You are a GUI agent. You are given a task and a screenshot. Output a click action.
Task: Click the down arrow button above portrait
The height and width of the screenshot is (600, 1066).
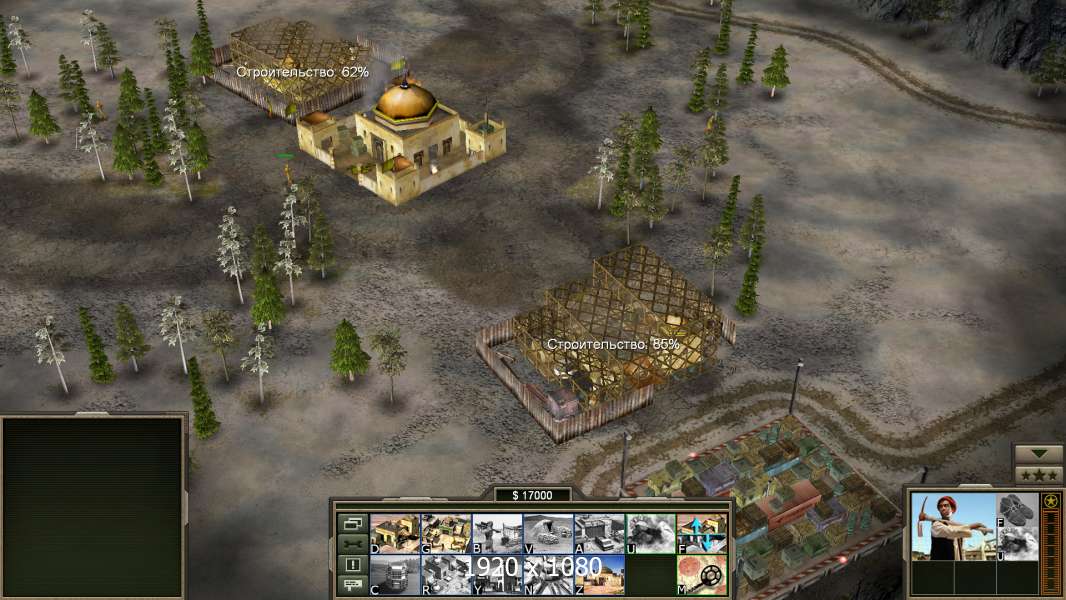coord(1038,455)
